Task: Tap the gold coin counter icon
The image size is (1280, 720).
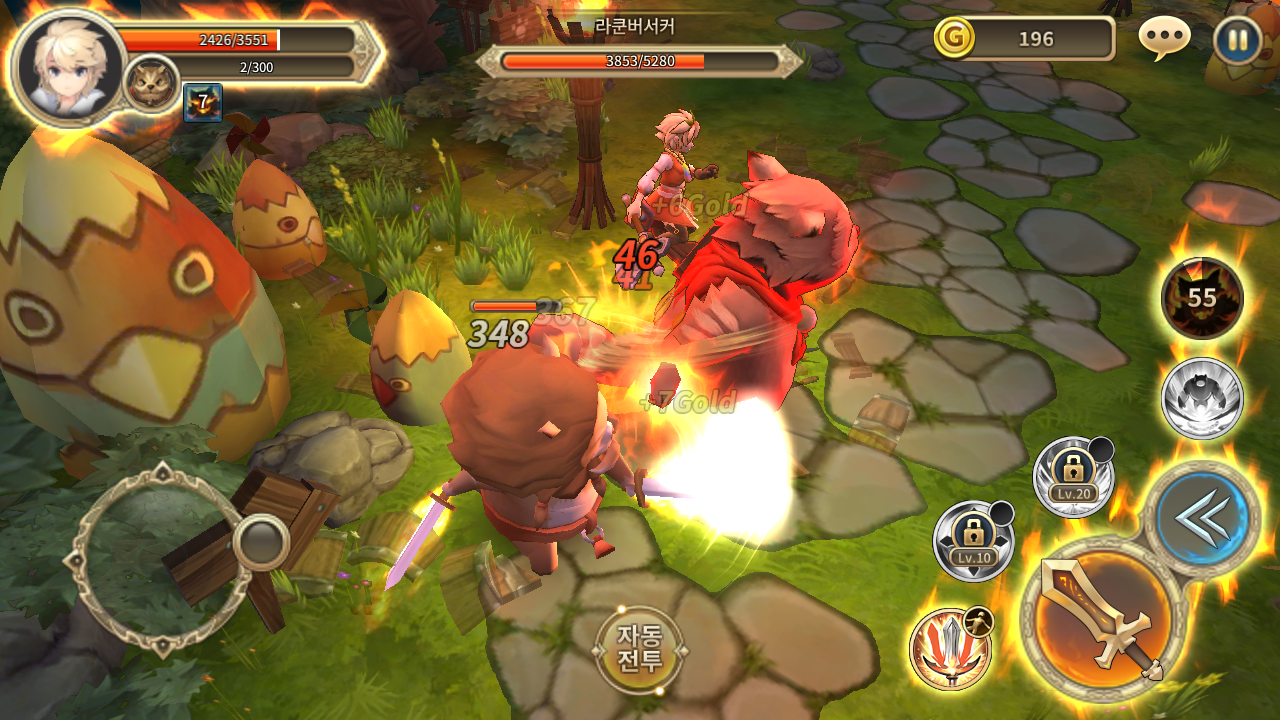Action: pos(954,38)
